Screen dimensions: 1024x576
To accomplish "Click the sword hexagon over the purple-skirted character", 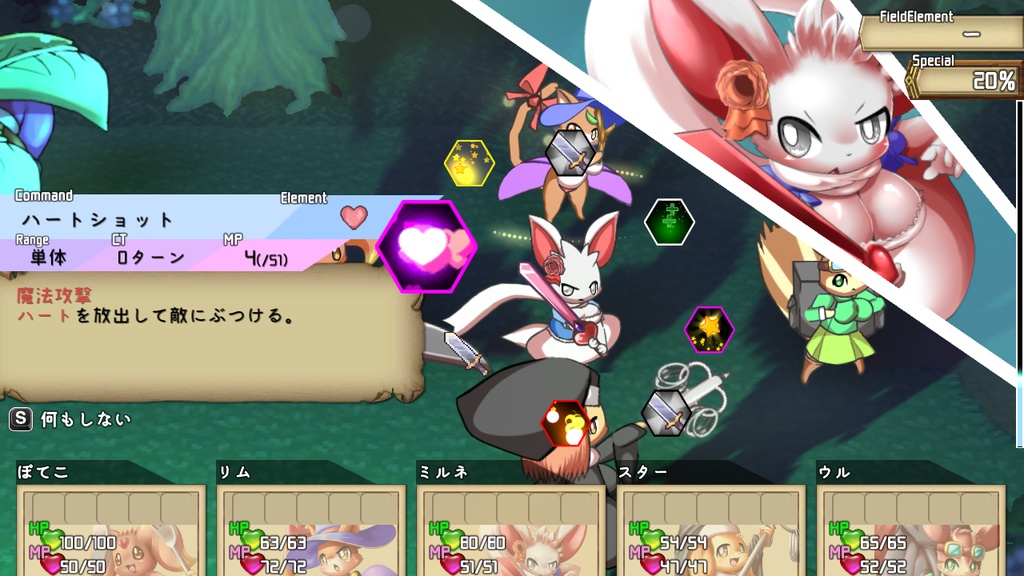I will 570,151.
